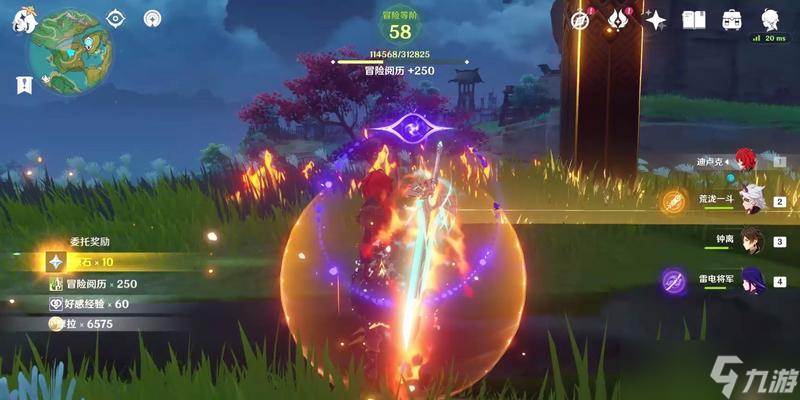
Task: Open the co-op mode icon
Action: click(x=152, y=19)
